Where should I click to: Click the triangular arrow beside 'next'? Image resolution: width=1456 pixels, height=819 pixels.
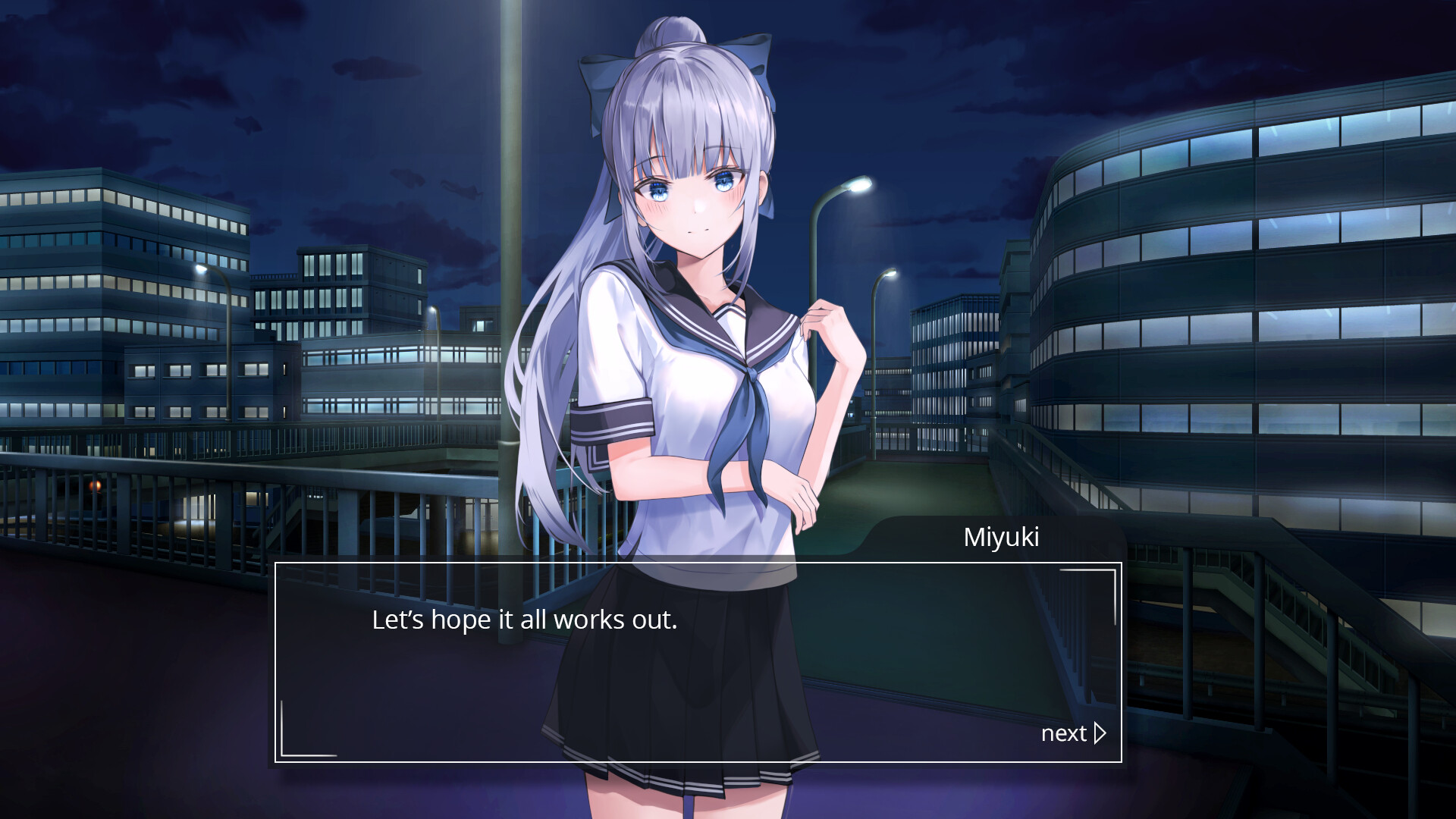(x=1100, y=733)
